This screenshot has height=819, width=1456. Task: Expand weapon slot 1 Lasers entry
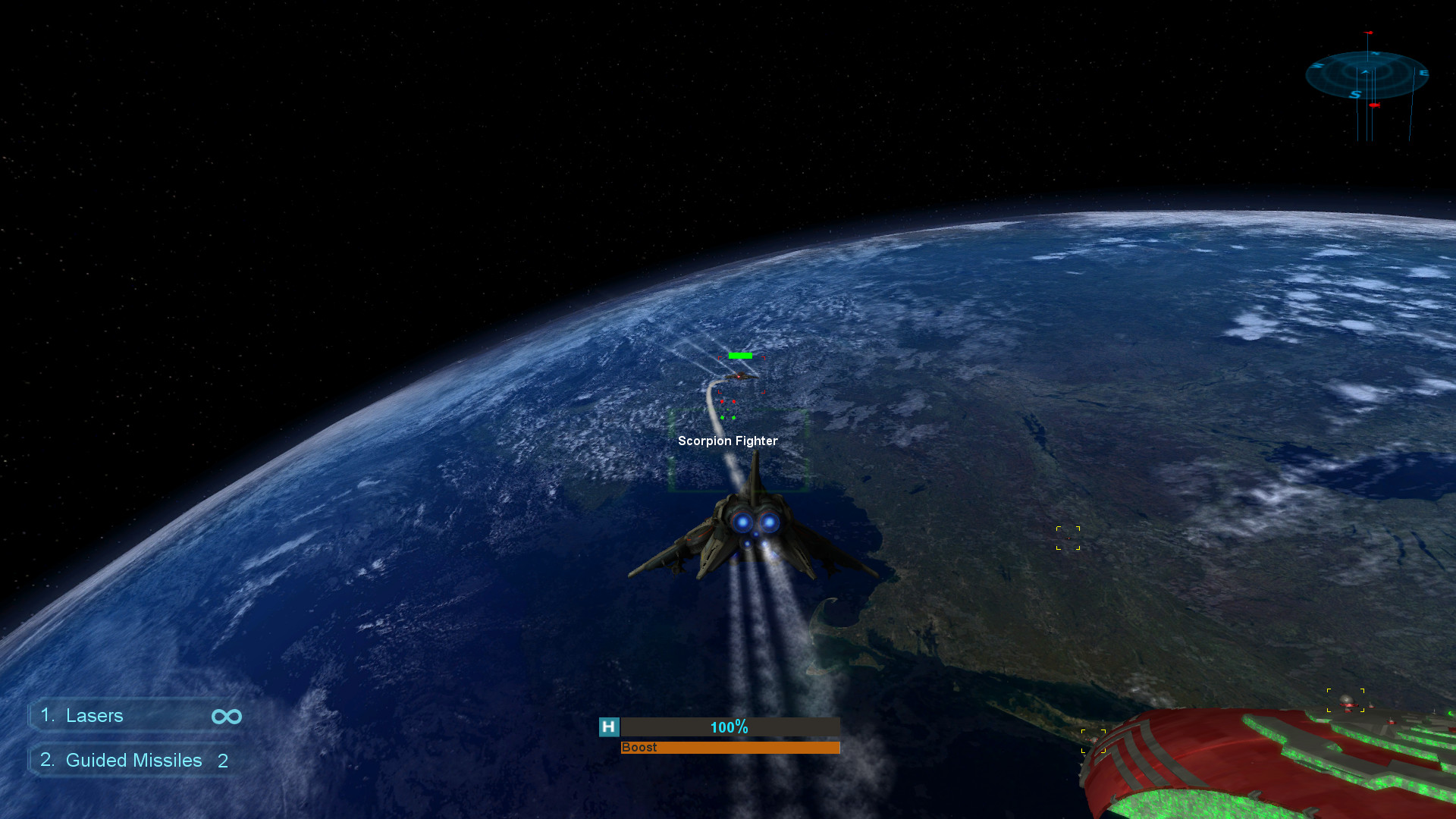pos(95,715)
